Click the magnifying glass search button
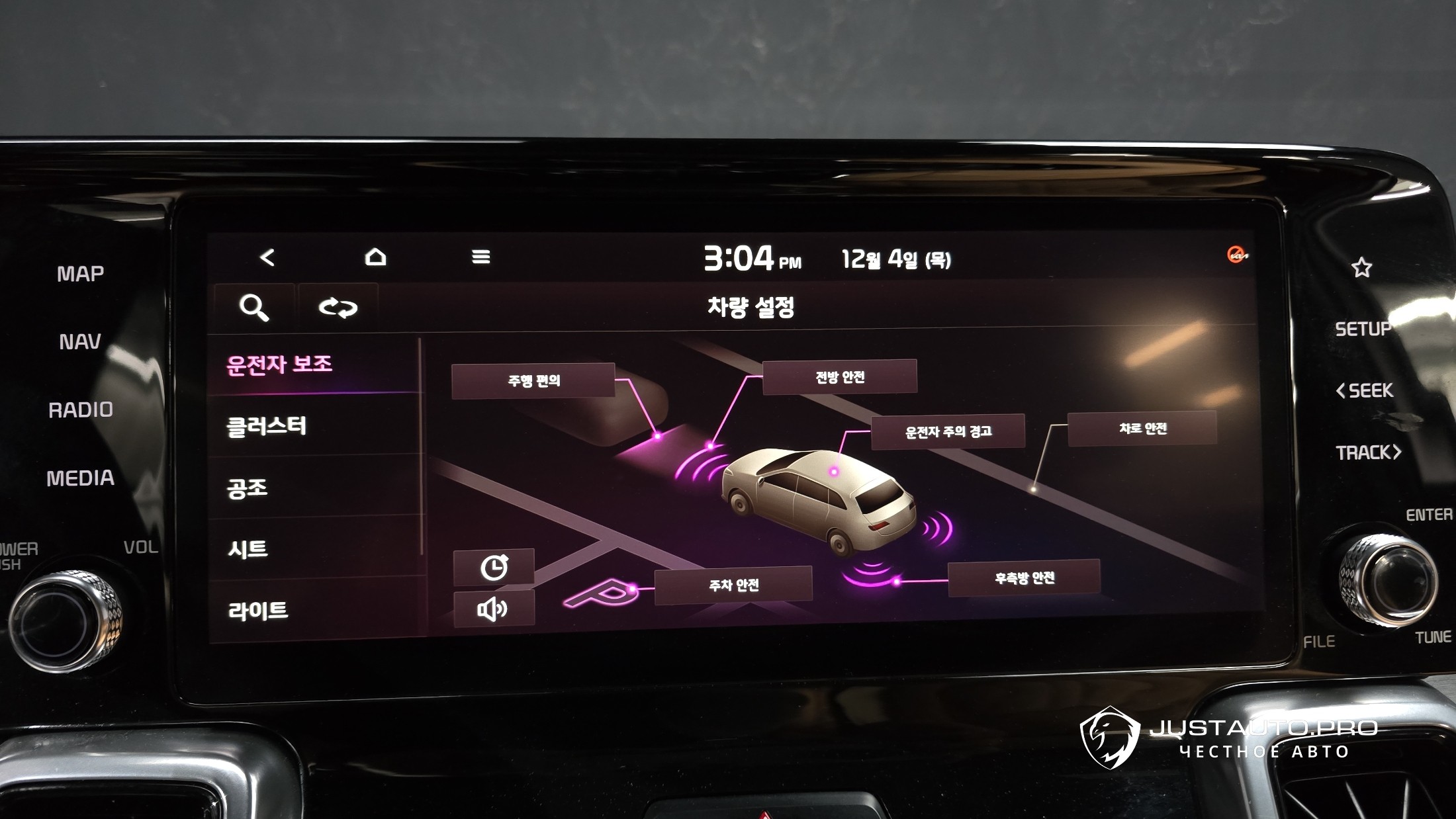Image resolution: width=1456 pixels, height=819 pixels. click(253, 308)
